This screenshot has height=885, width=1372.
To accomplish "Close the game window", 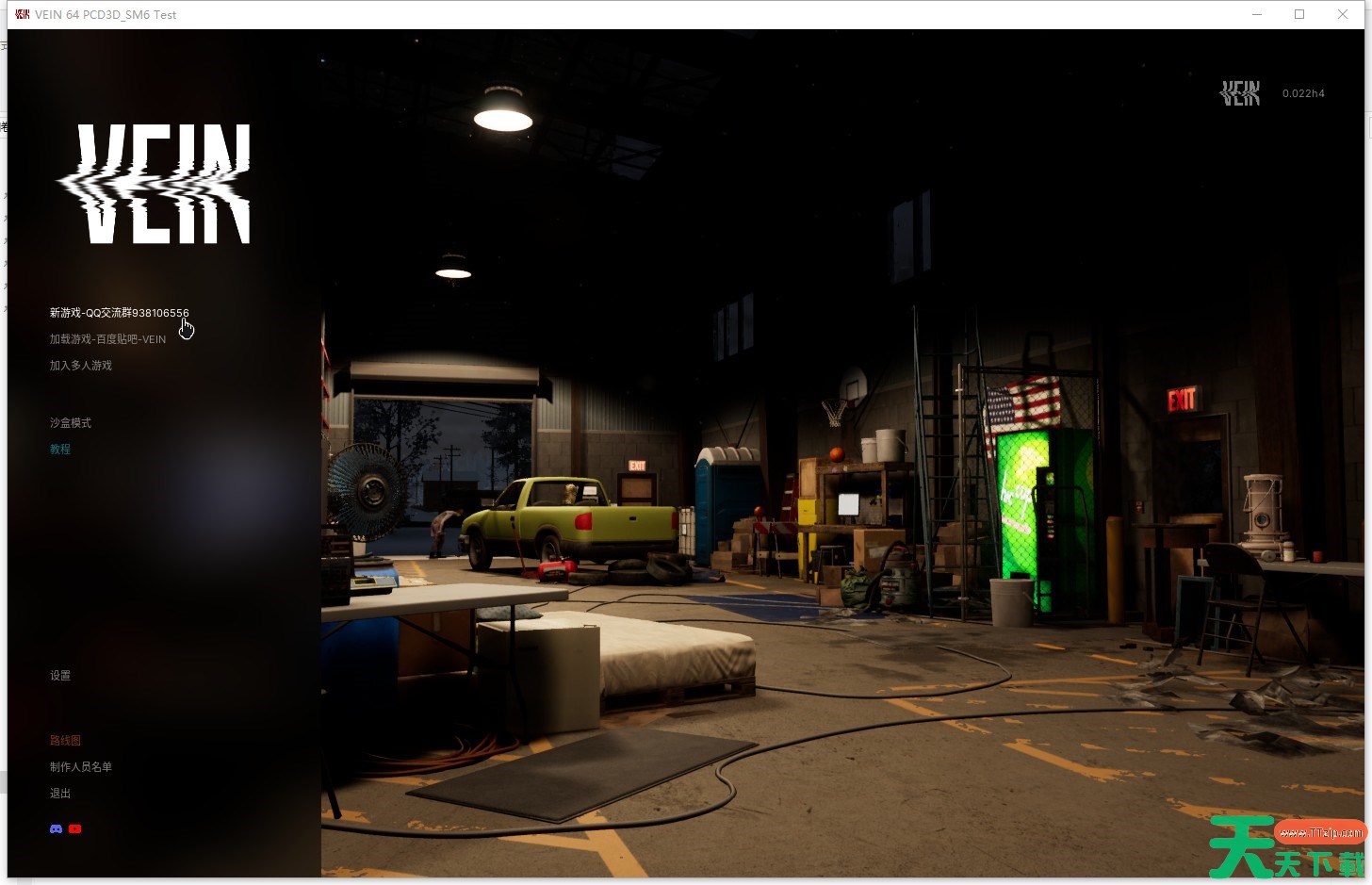I will point(1343,14).
